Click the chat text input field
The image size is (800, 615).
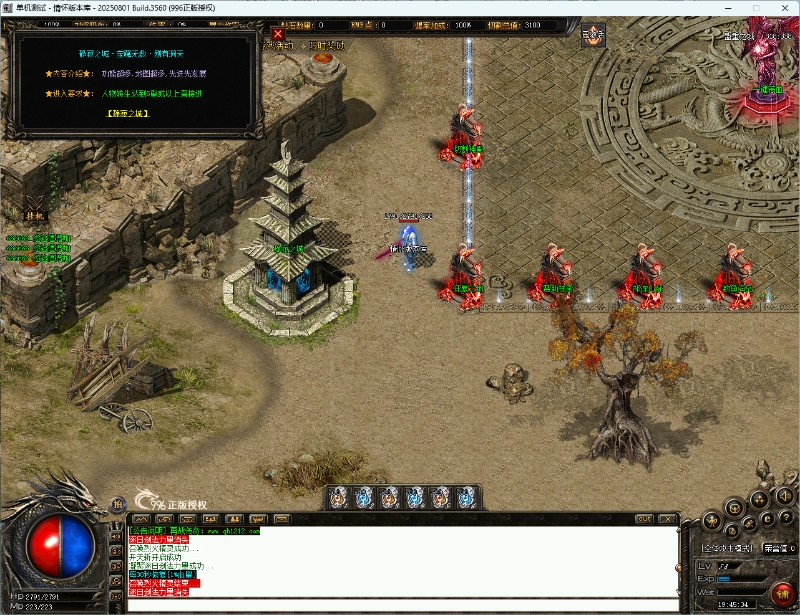[x=400, y=602]
